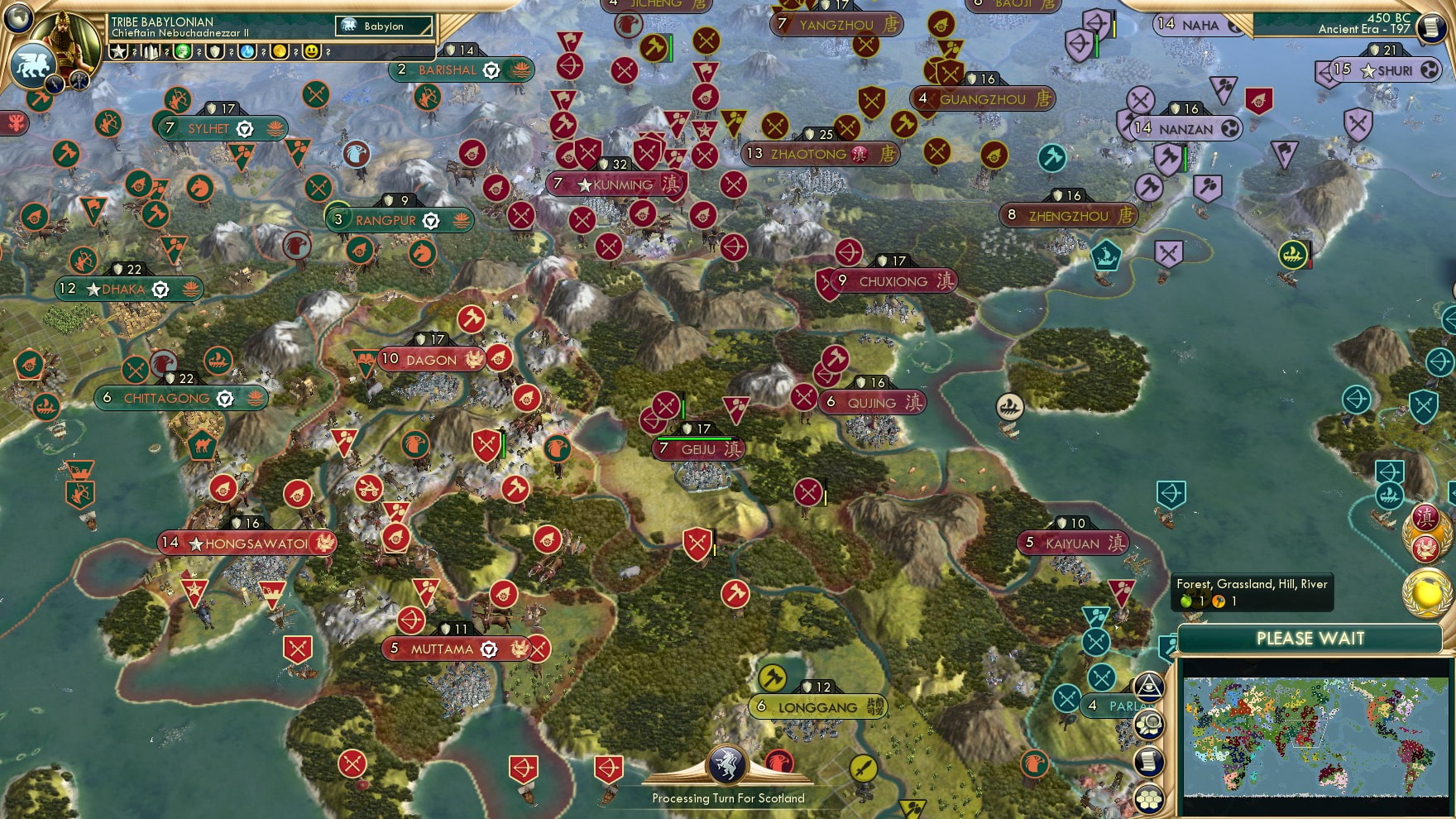
Task: Click the lightning bolt icon under Nebuchadnezzar's portrait
Action: click(x=55, y=84)
